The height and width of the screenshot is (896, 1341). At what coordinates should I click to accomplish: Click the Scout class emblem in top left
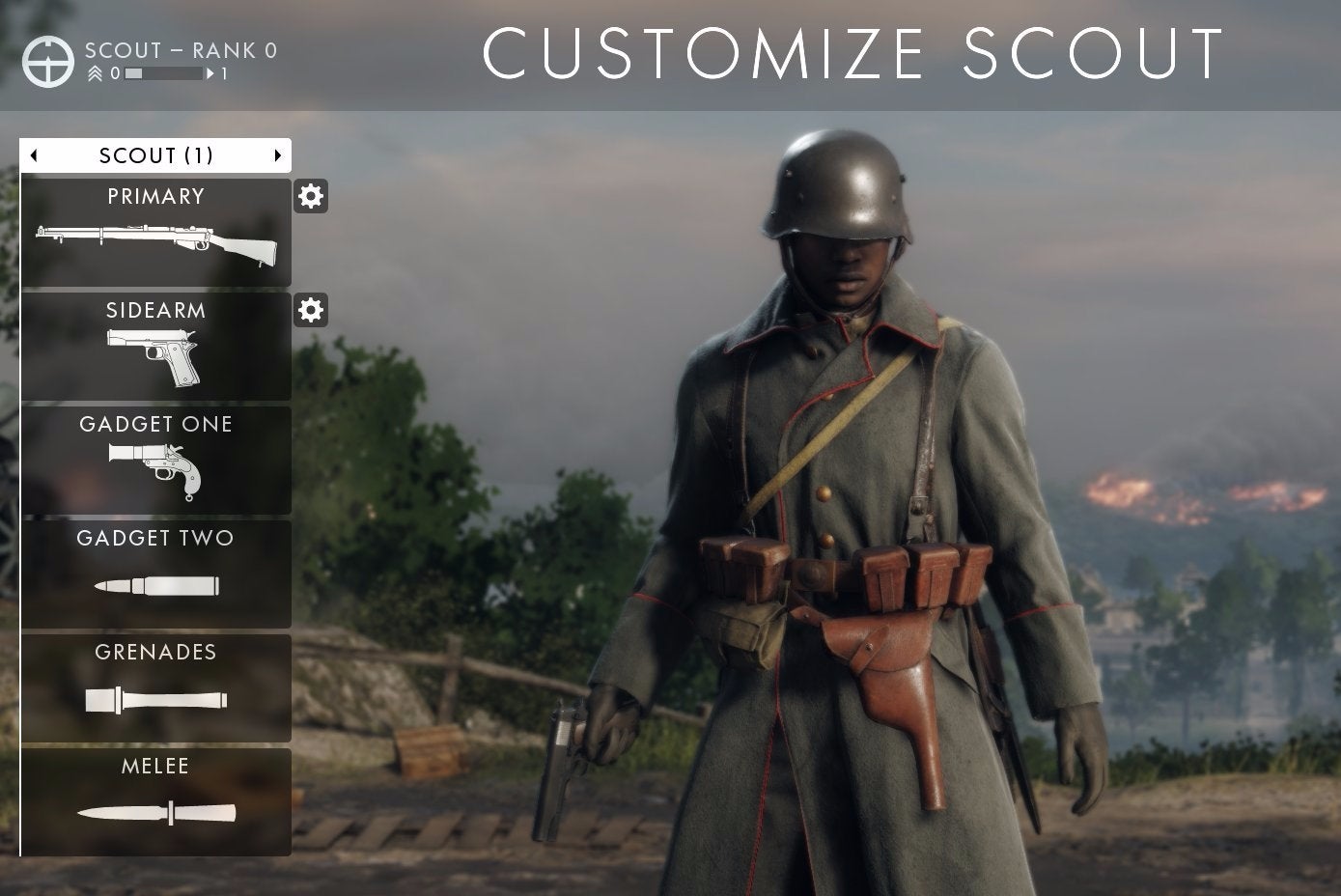click(48, 60)
